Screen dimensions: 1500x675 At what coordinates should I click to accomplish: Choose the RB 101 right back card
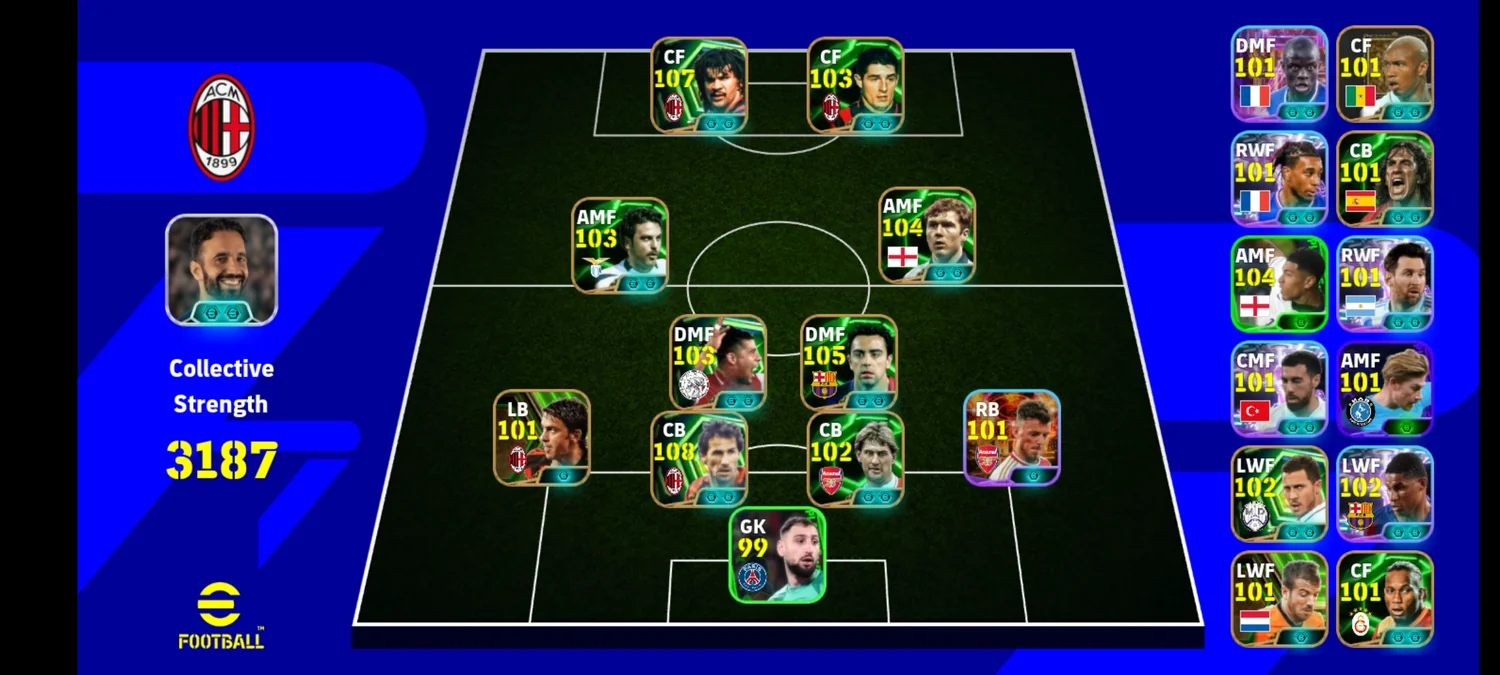coord(1011,438)
